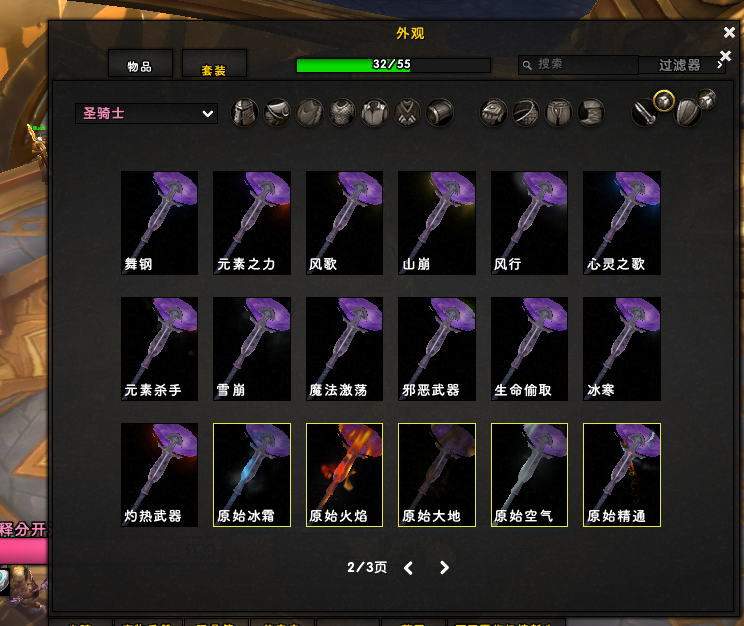Image resolution: width=744 pixels, height=626 pixels.
Task: Choose the 原始冰霜 illusion
Action: click(252, 475)
